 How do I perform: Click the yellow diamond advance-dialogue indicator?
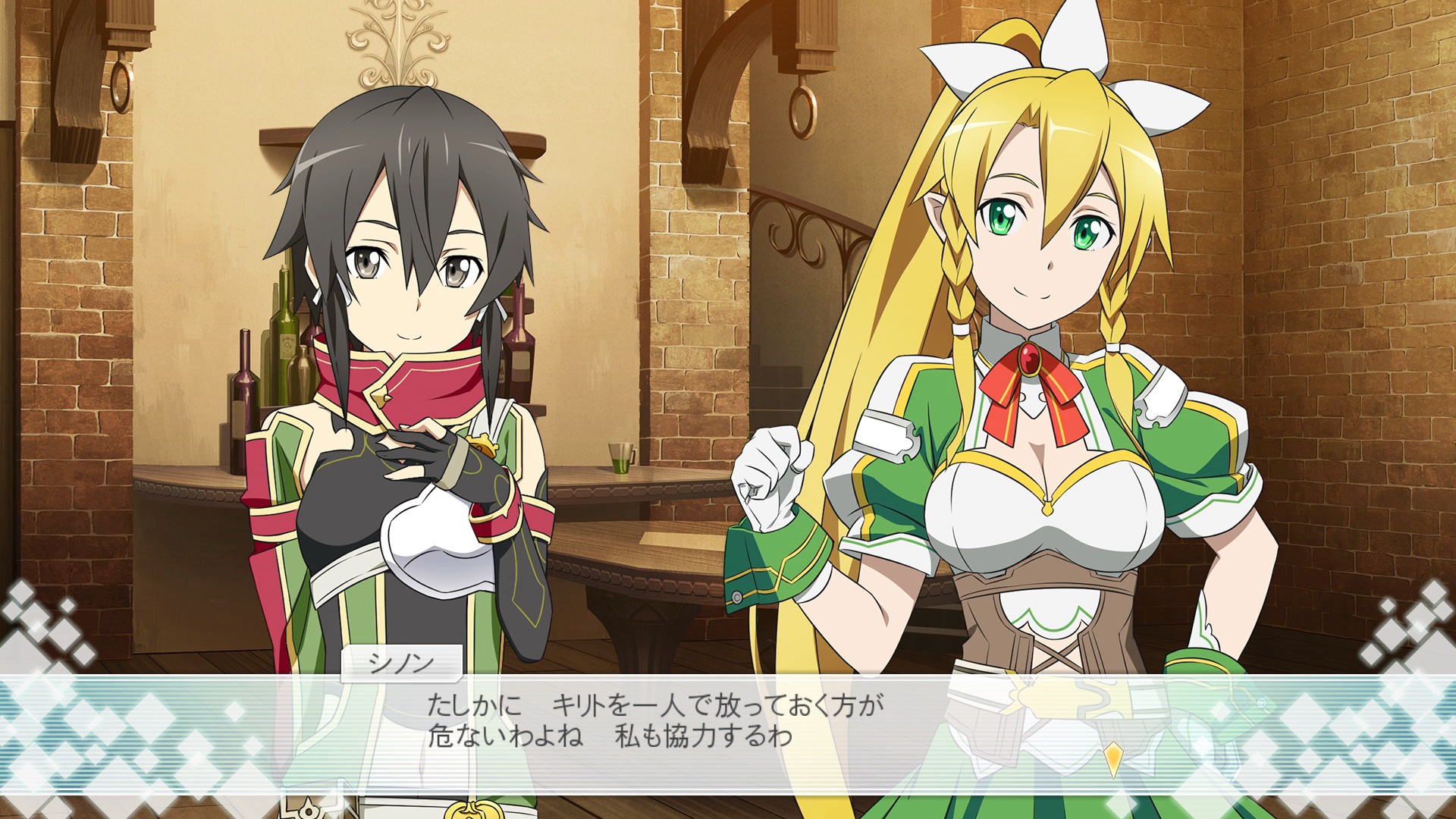tap(1112, 759)
